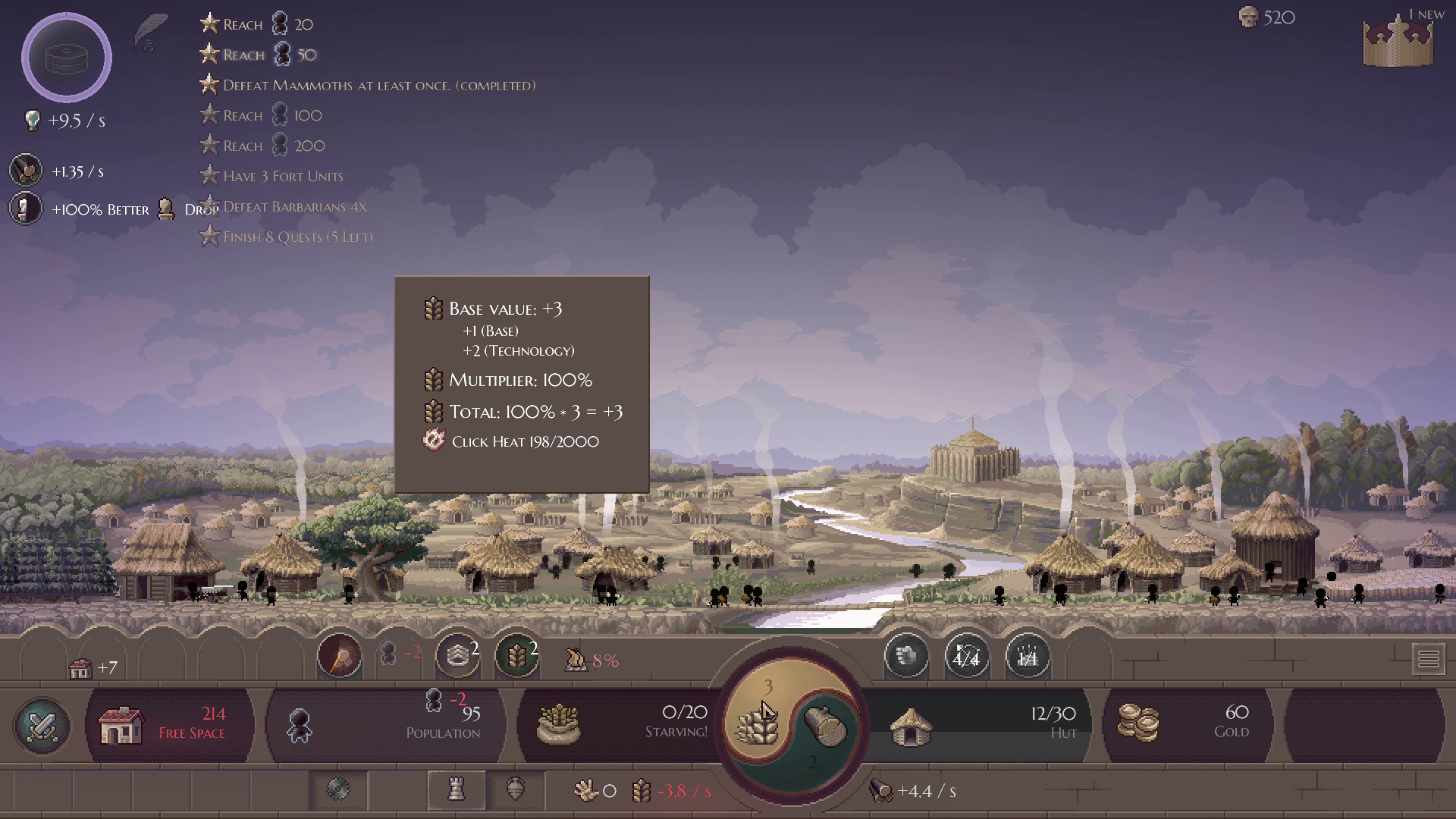Screen dimensions: 1456x819
Task: Open the Population panel
Action: coord(387,725)
